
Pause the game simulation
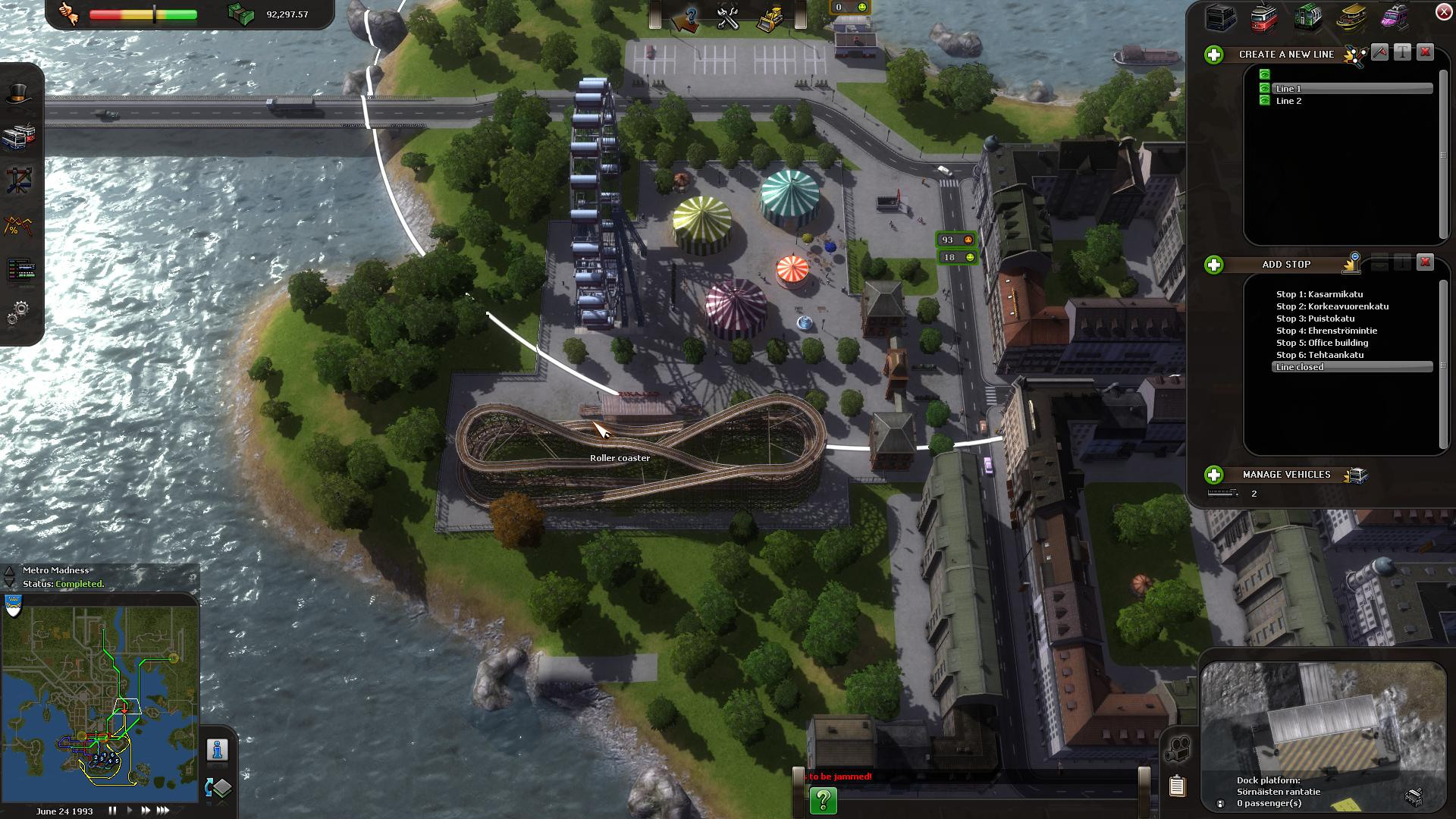pyautogui.click(x=112, y=811)
